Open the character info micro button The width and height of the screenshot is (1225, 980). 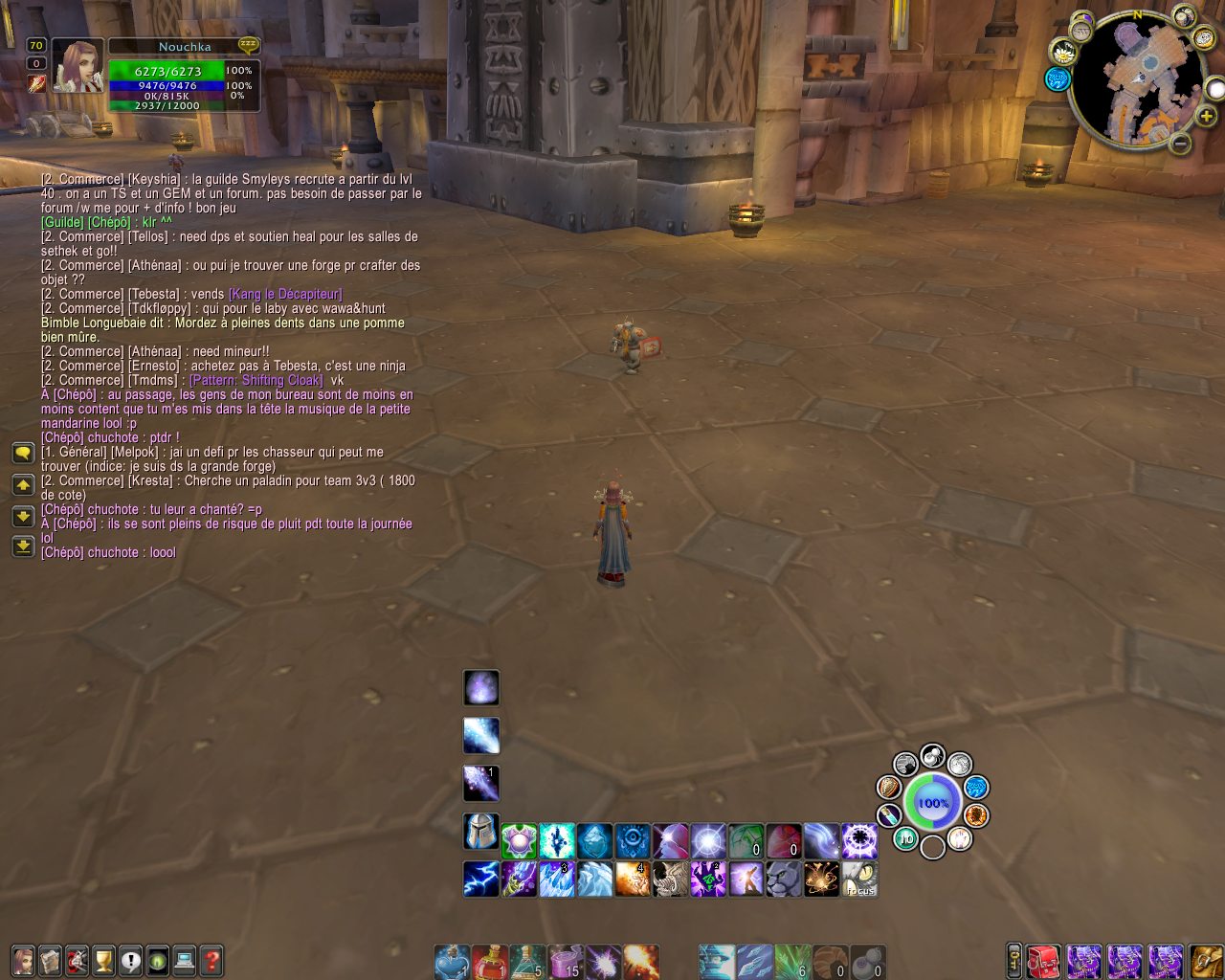[x=23, y=960]
